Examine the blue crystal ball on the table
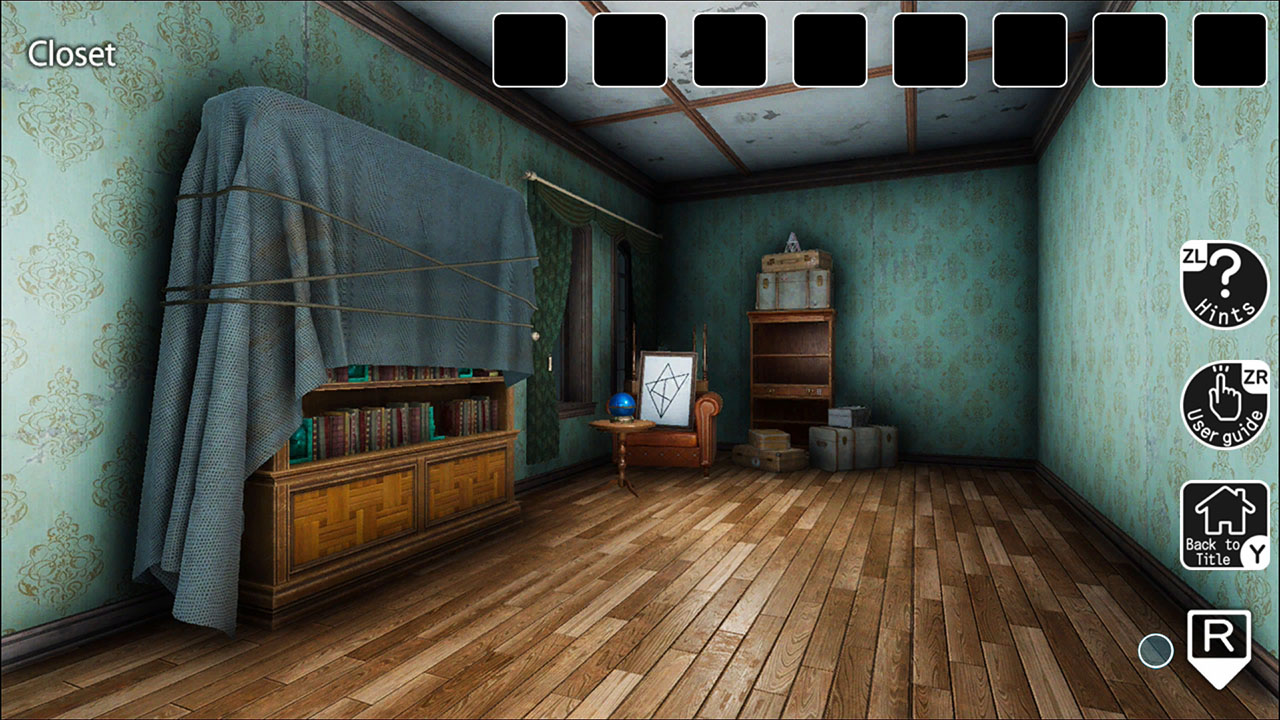The height and width of the screenshot is (720, 1280). (x=622, y=405)
